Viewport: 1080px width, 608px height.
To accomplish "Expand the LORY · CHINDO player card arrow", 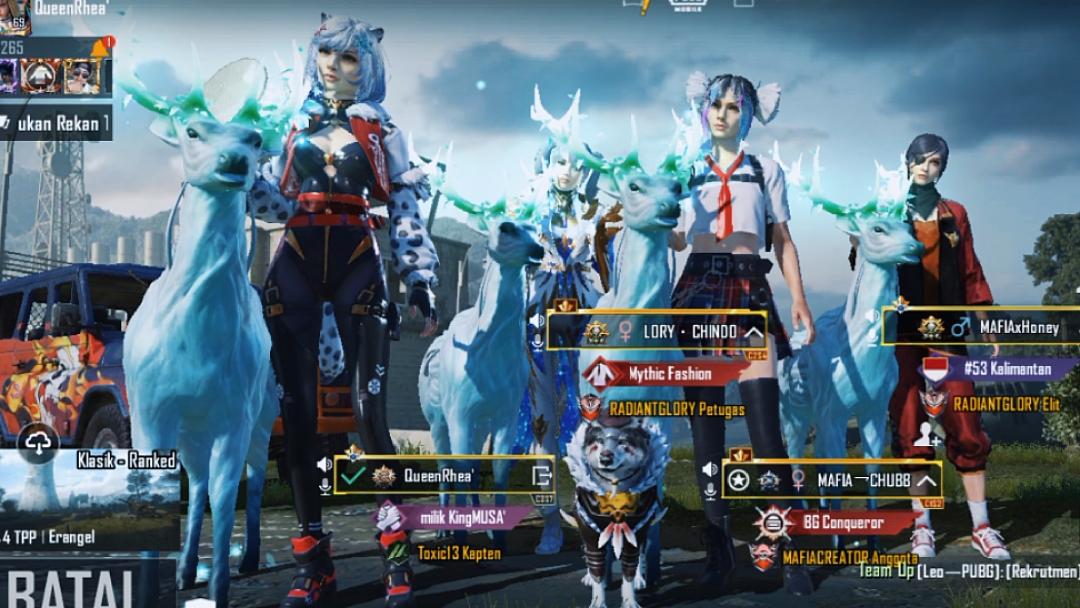I will click(754, 332).
